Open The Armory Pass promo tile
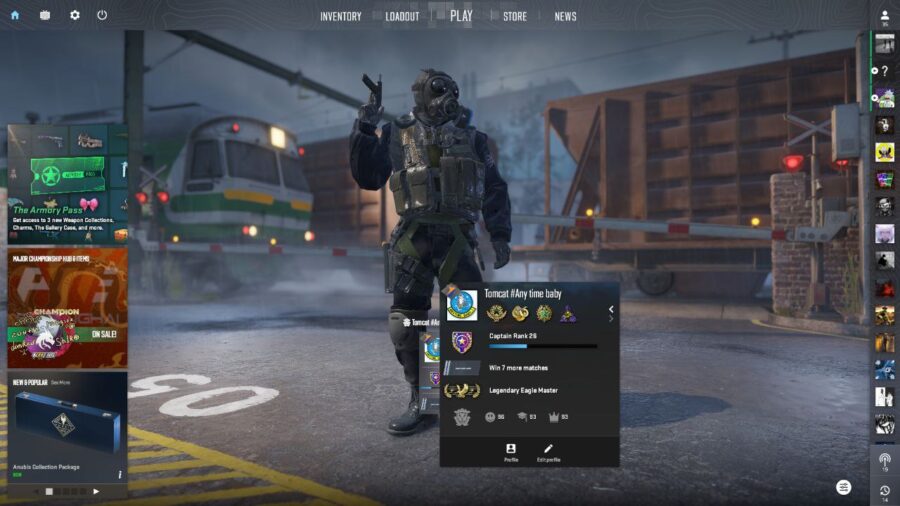The height and width of the screenshot is (506, 900). pos(67,182)
